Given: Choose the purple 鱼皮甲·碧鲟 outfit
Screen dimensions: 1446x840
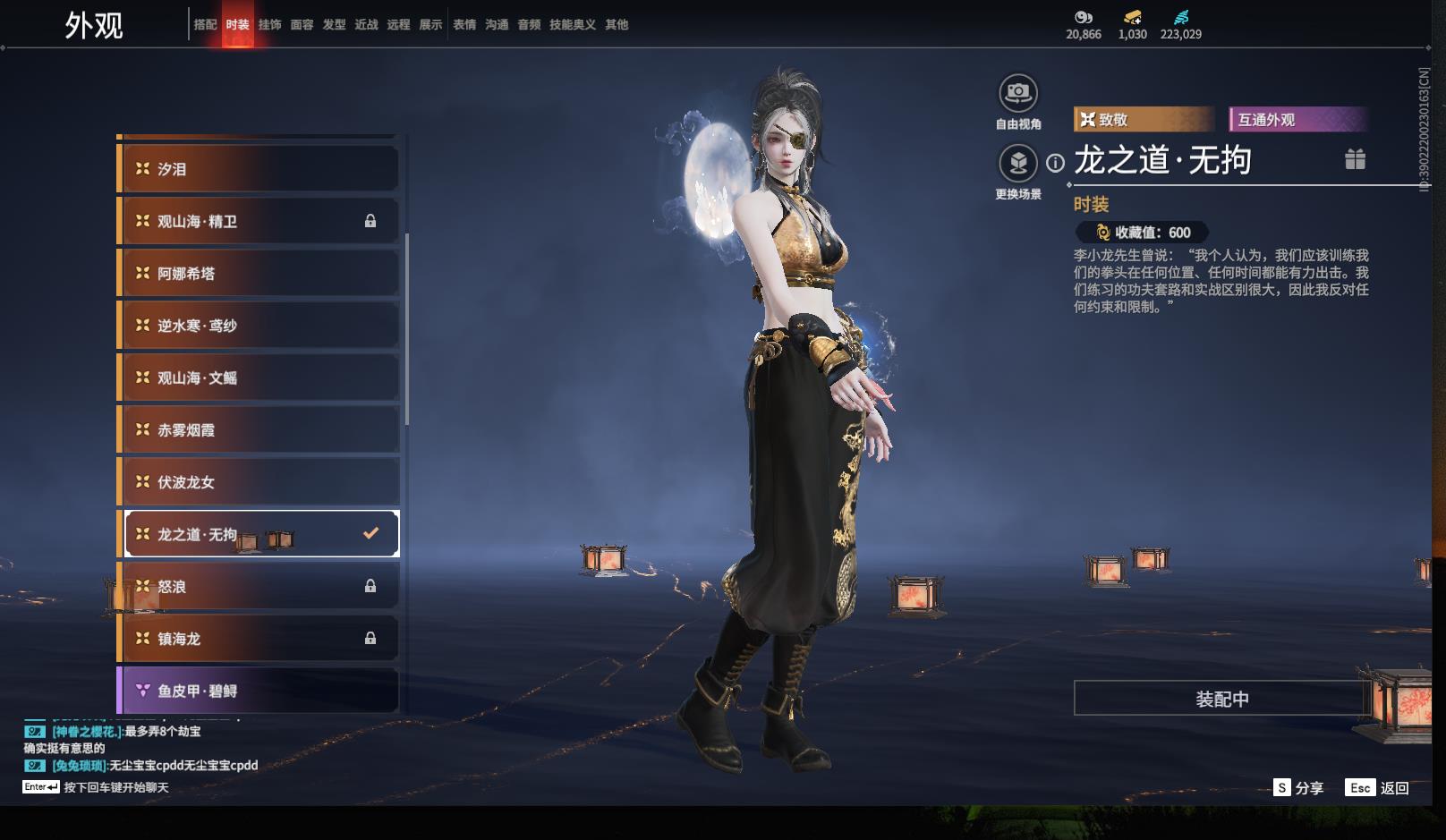Looking at the screenshot, I should pyautogui.click(x=259, y=691).
